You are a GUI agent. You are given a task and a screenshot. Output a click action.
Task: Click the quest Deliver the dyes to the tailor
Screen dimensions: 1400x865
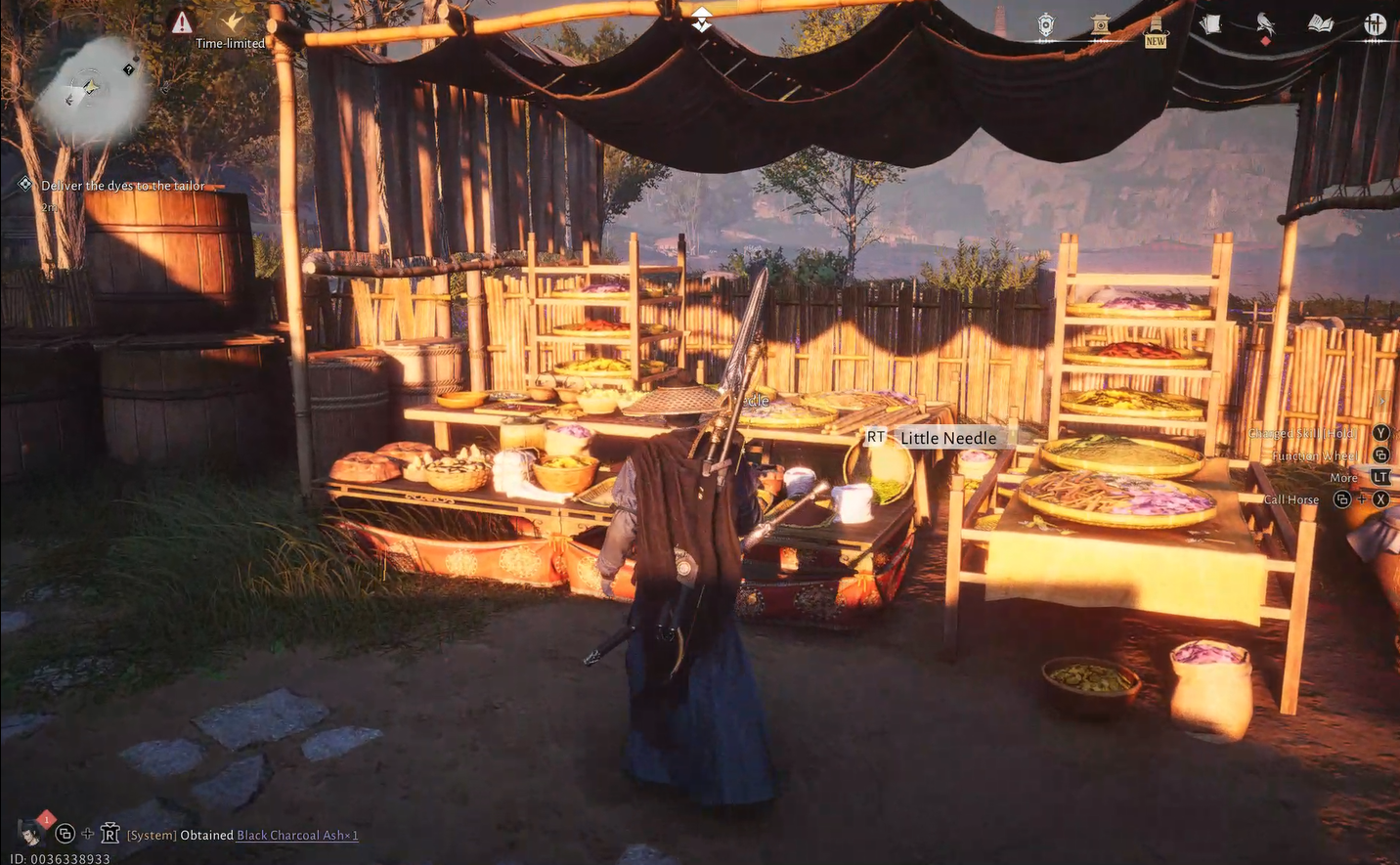point(121,185)
